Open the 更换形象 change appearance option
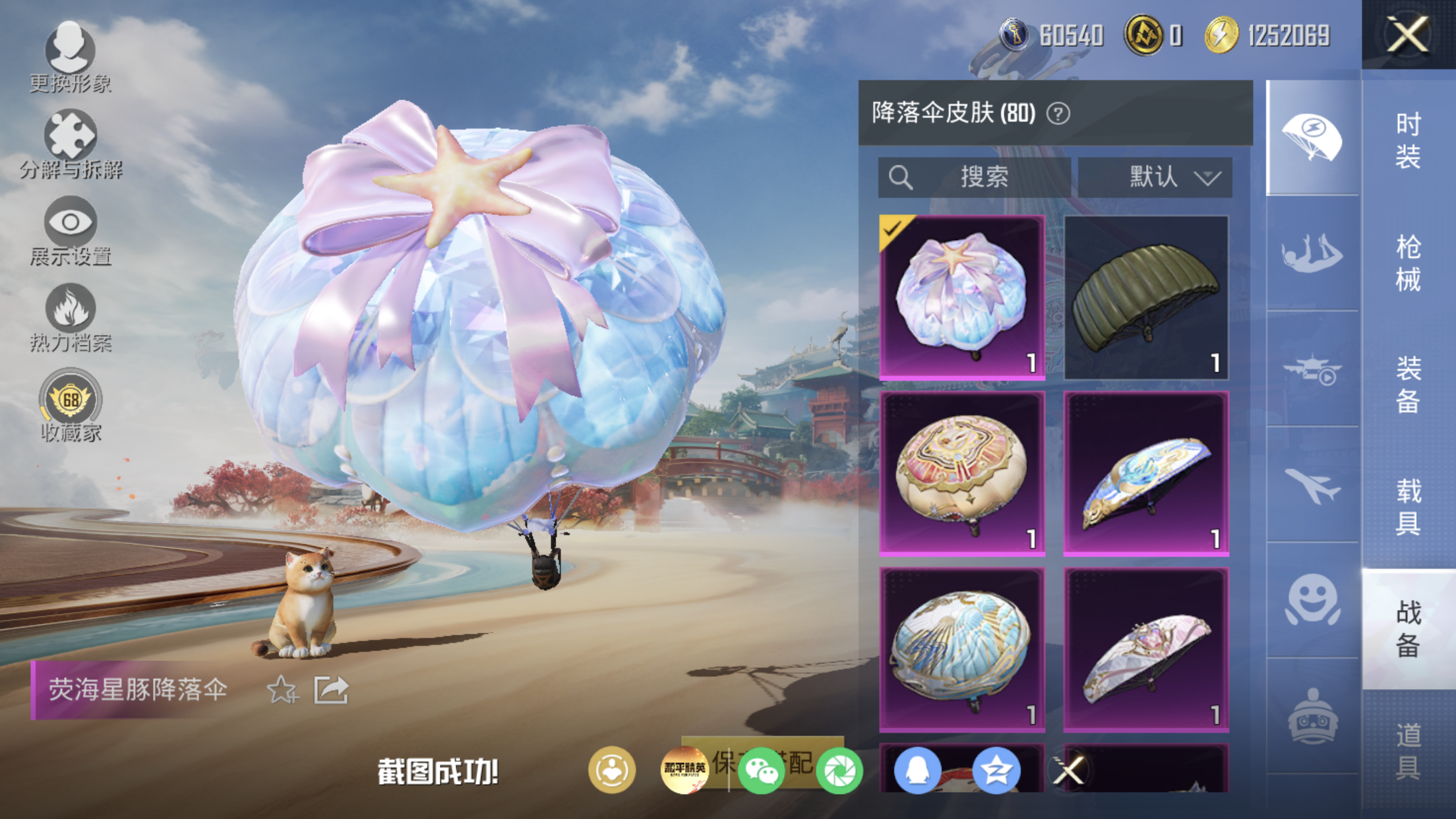 tap(70, 57)
